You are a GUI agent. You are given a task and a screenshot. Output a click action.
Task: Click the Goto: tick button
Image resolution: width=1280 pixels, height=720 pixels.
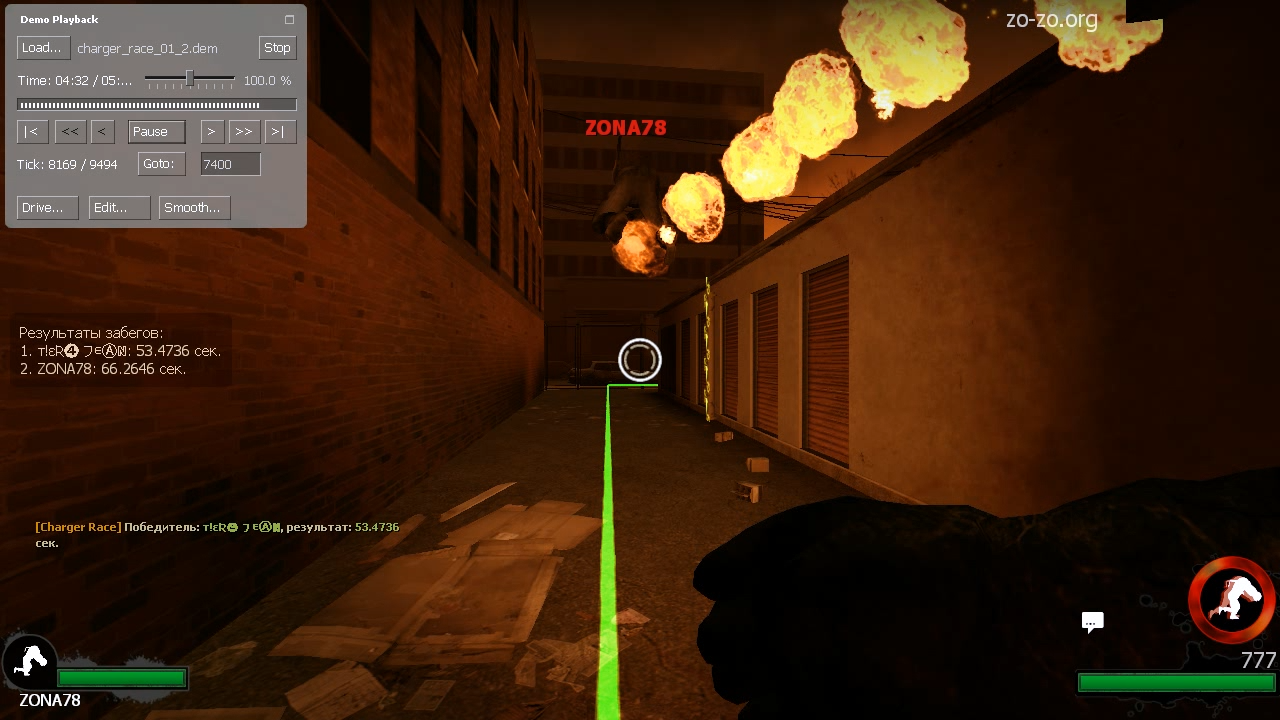pos(161,164)
